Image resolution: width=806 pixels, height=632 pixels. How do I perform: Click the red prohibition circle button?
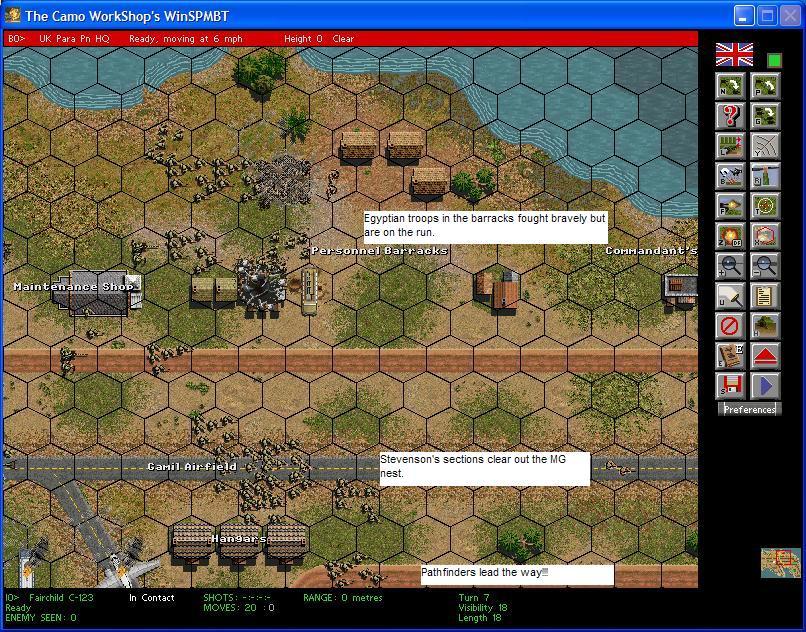(x=731, y=326)
